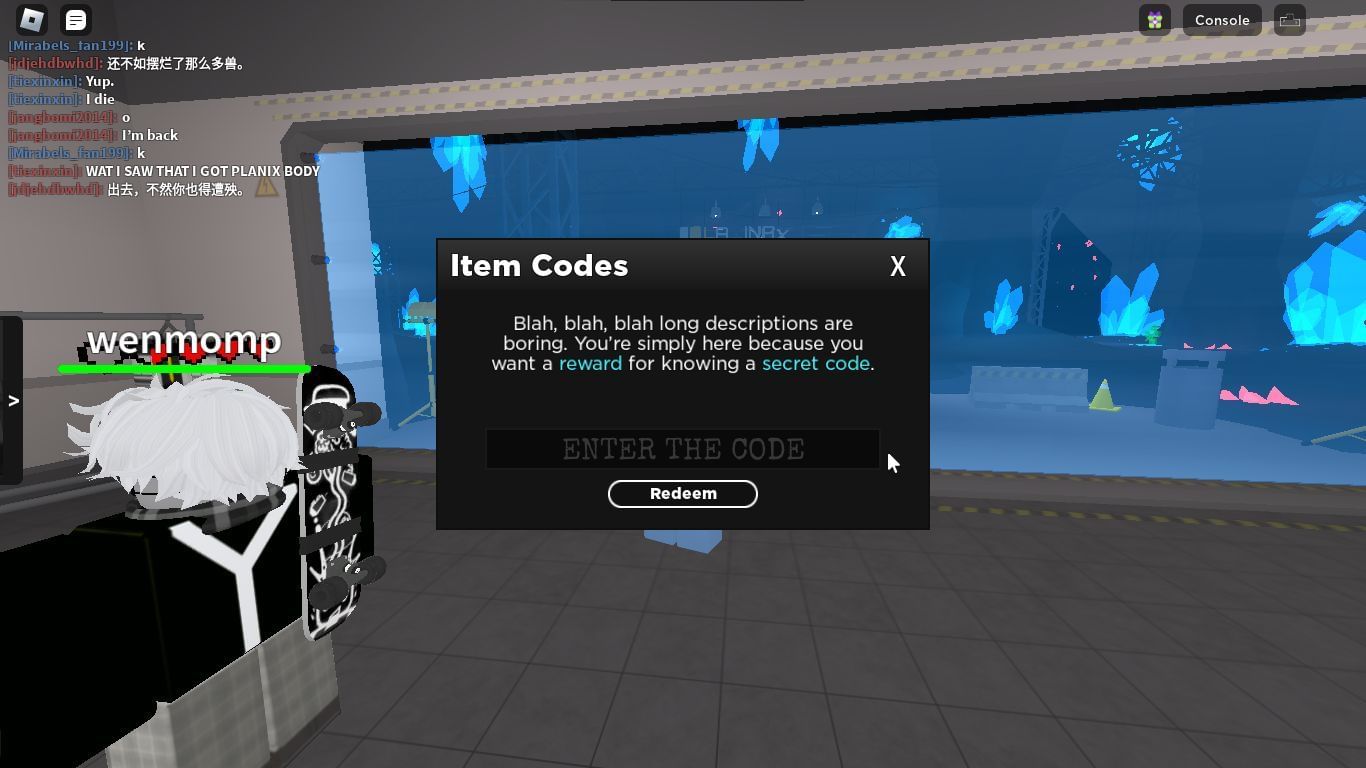This screenshot has width=1366, height=768.
Task: Close the Item Codes dialog with X
Action: point(897,266)
